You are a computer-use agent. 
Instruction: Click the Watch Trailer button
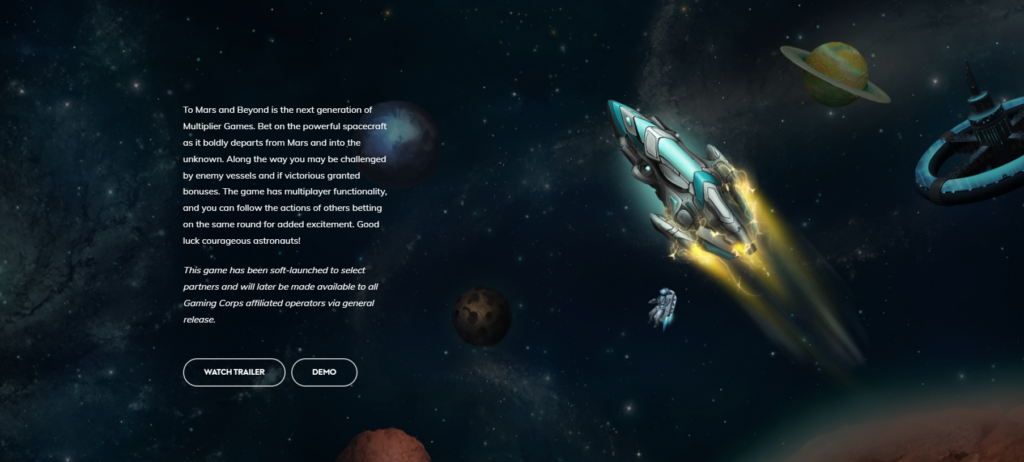tap(234, 372)
